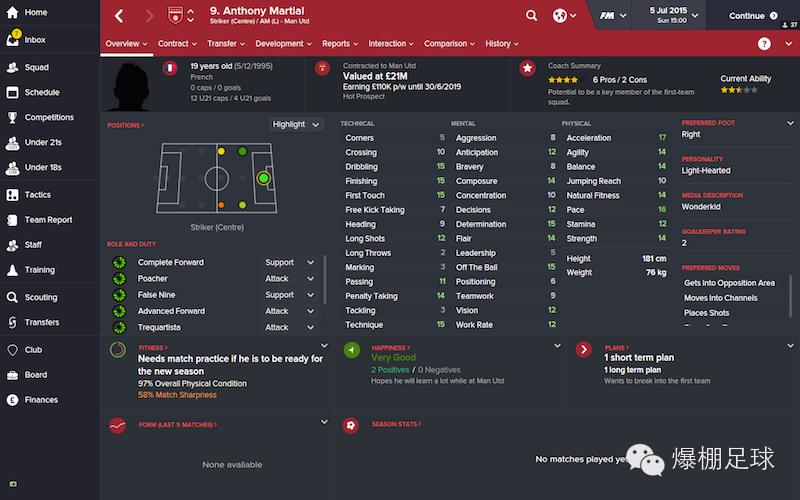
Task: Go to the Transfers screen
Action: tap(42, 322)
